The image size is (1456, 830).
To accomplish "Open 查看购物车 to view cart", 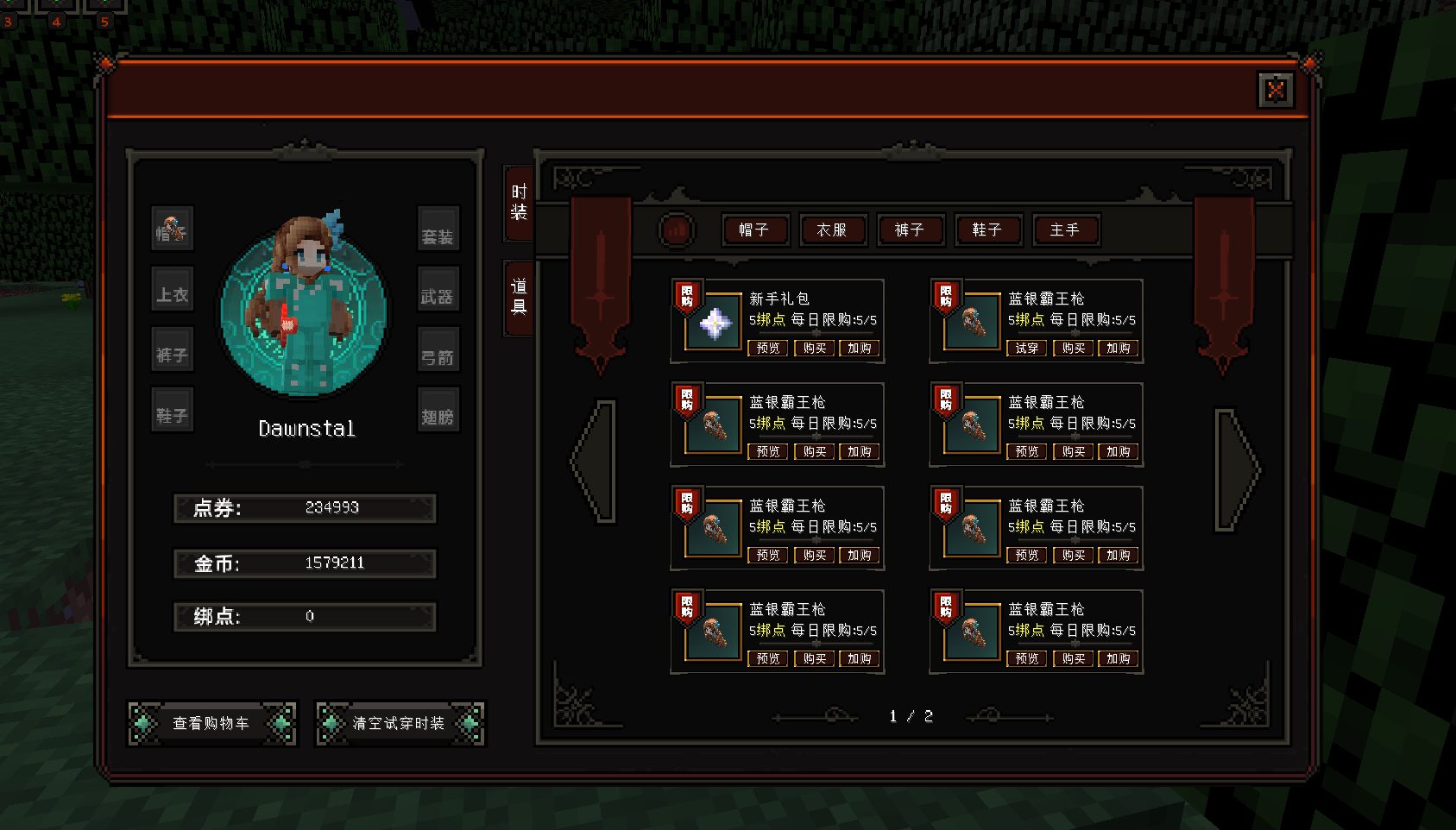I will point(211,723).
